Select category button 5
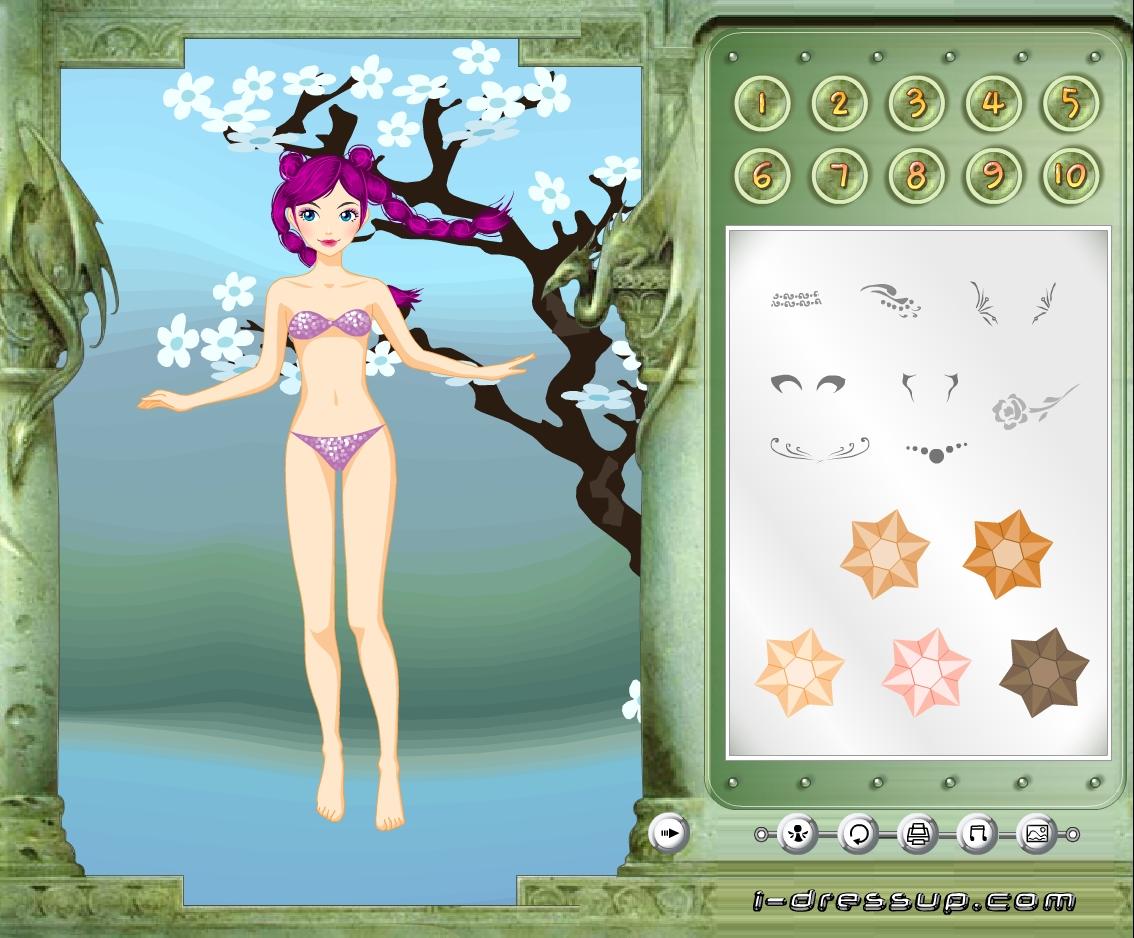The width and height of the screenshot is (1134, 938). click(x=1070, y=103)
